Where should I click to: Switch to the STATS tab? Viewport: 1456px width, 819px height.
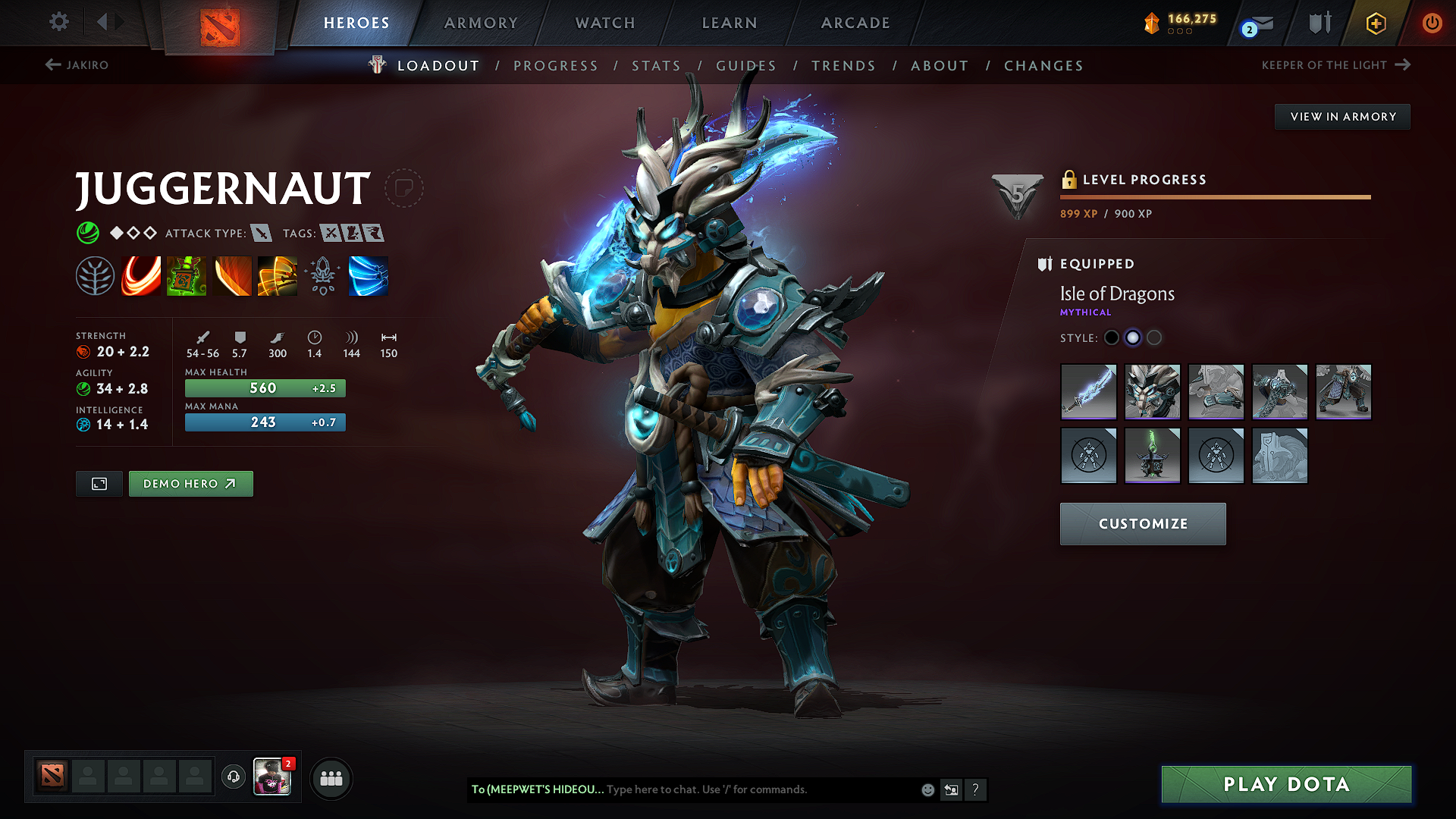(657, 65)
